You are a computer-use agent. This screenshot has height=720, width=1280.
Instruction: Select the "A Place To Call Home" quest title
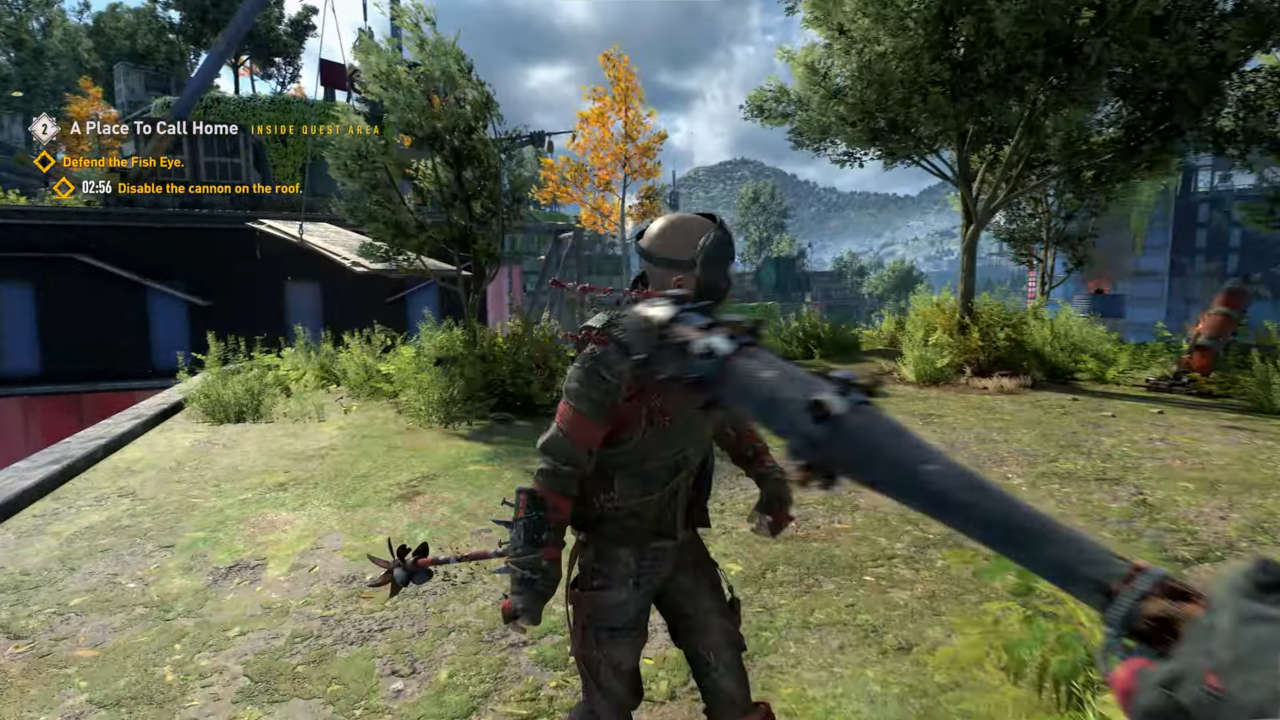(x=153, y=129)
